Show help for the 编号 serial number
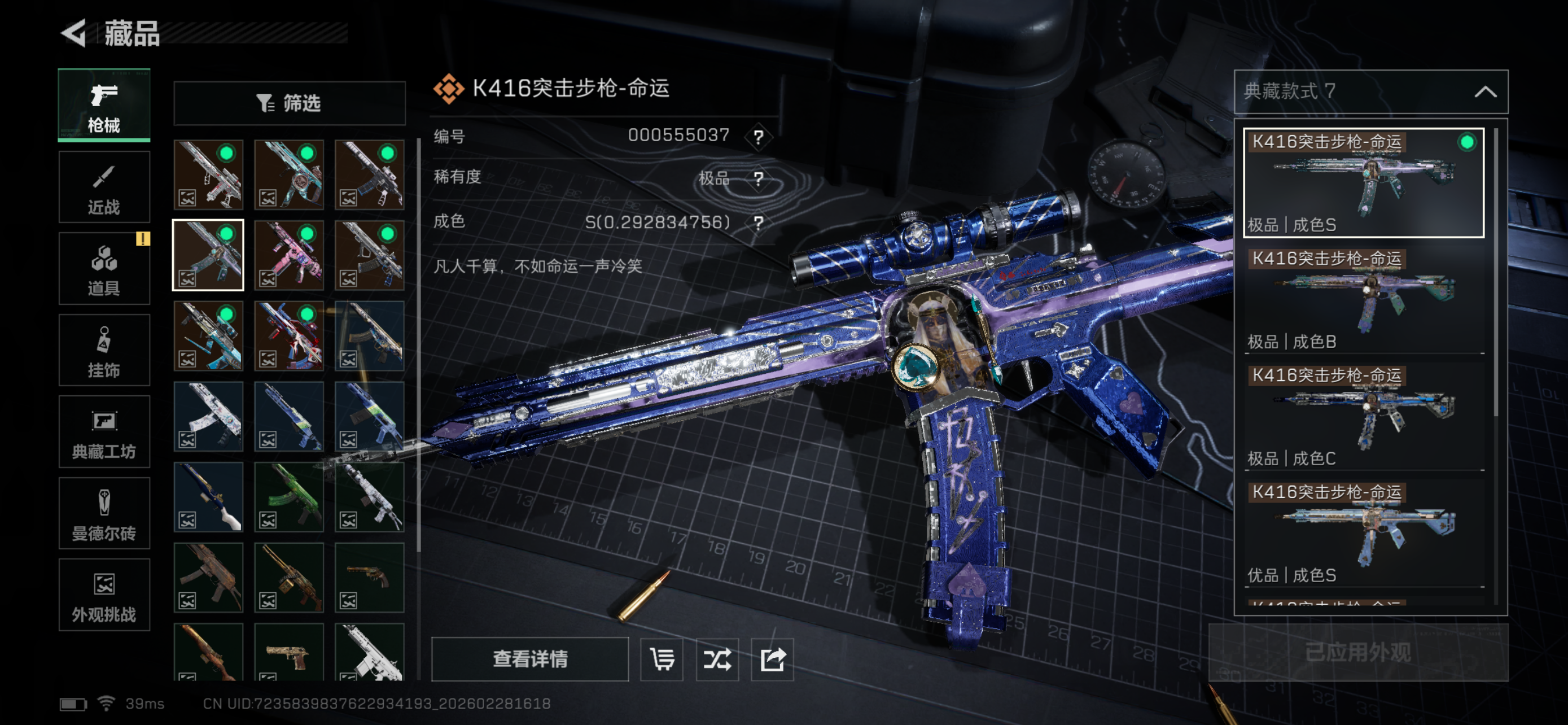Image resolution: width=1568 pixels, height=725 pixels. 759,136
